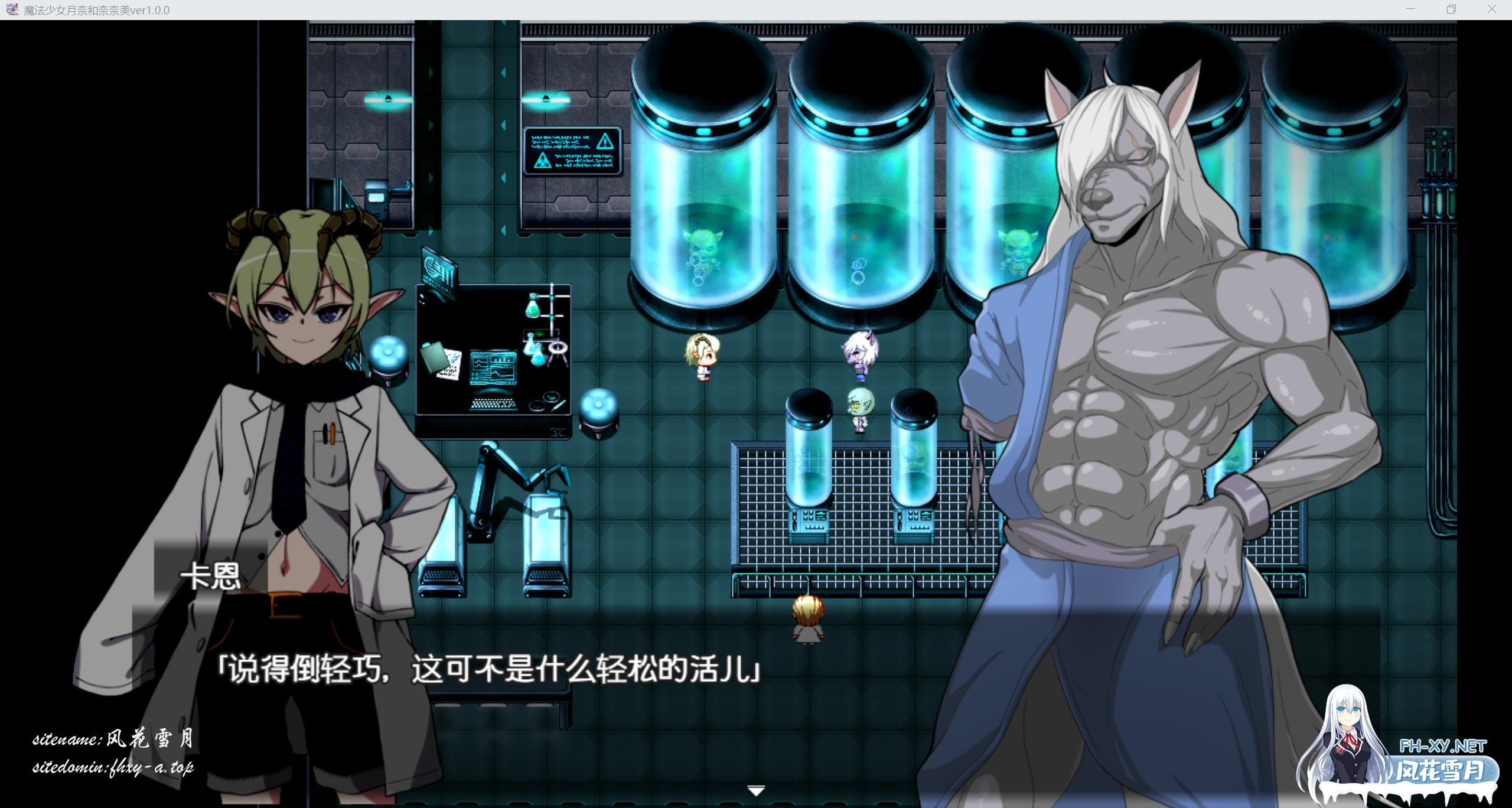Viewport: 1512px width, 808px height.
Task: Click the game icon in the title bar
Action: 12,9
